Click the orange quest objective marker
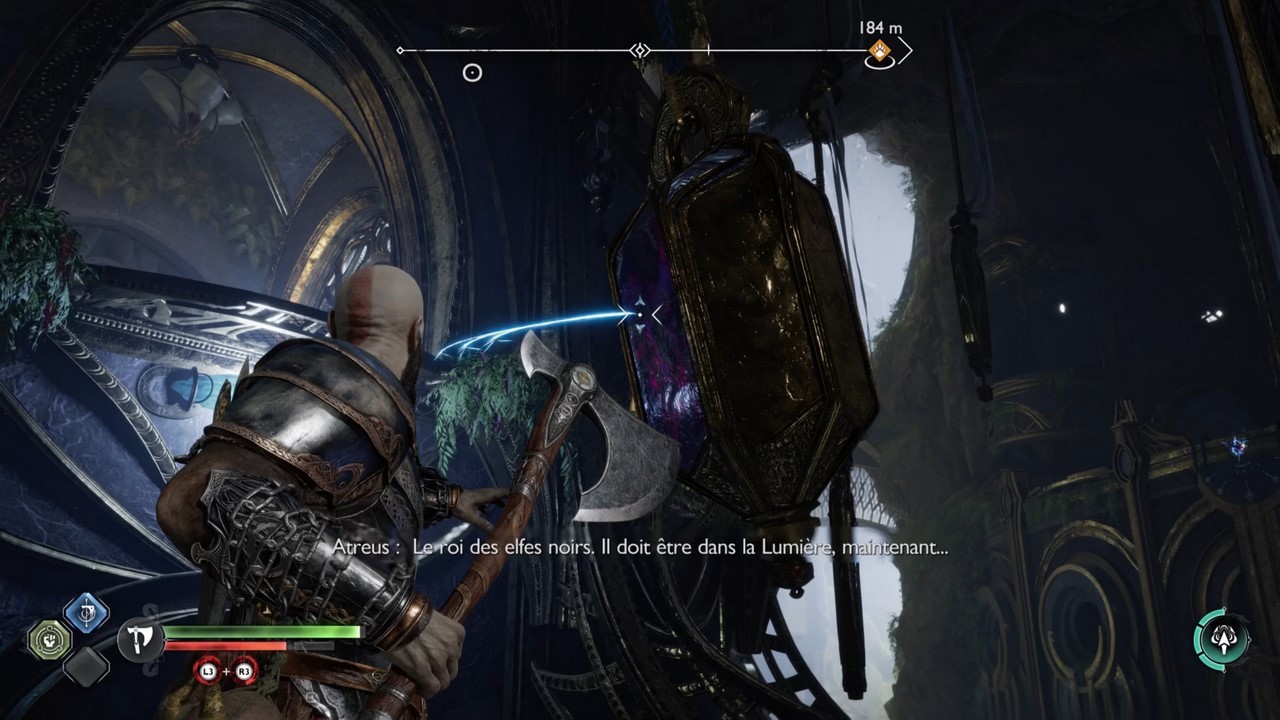The image size is (1280, 720). [x=878, y=50]
